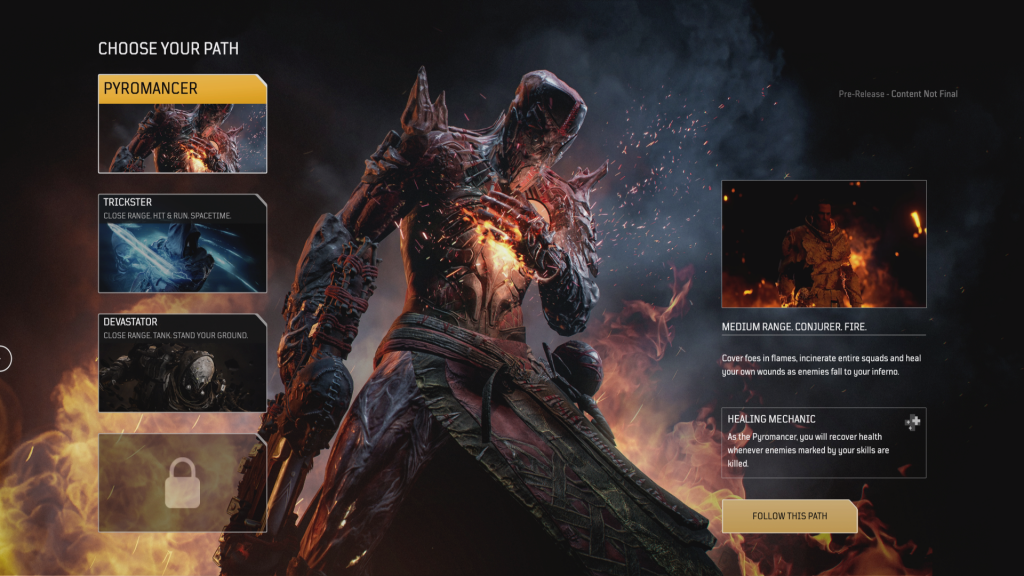The image size is (1024, 576).
Task: Choose the Trickster class card
Action: point(182,243)
